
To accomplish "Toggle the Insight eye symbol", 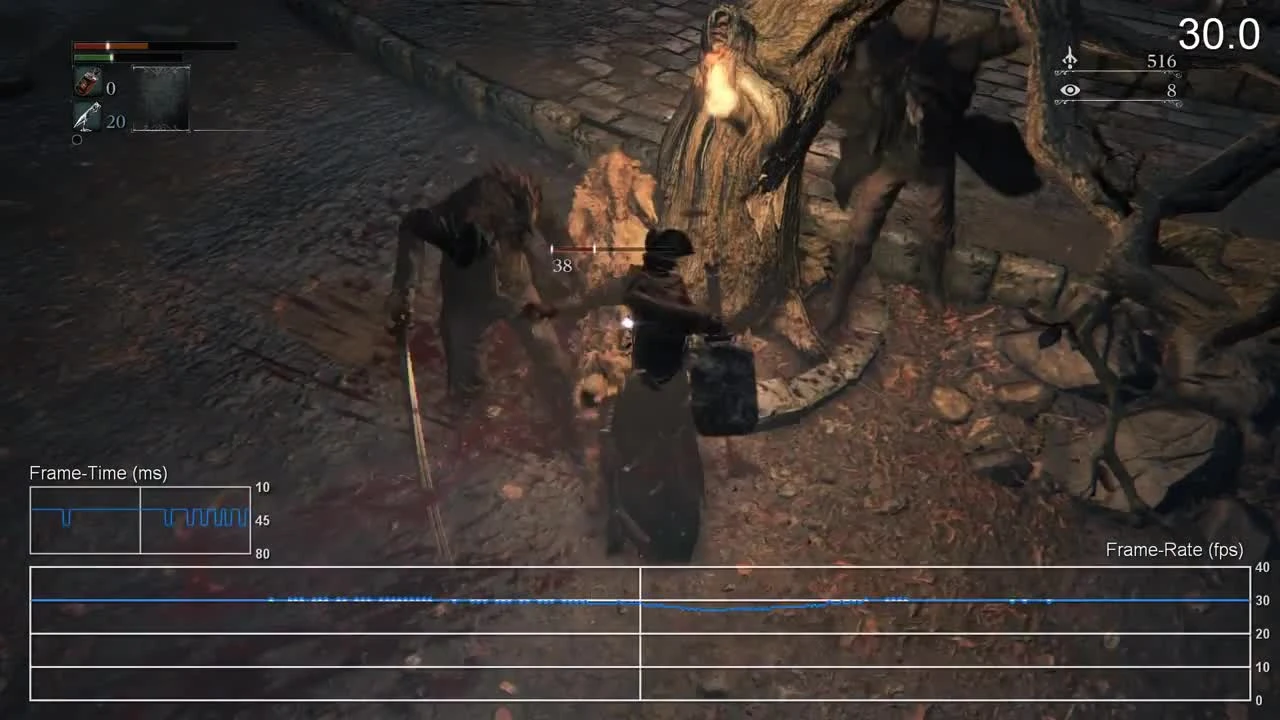I will (1070, 90).
